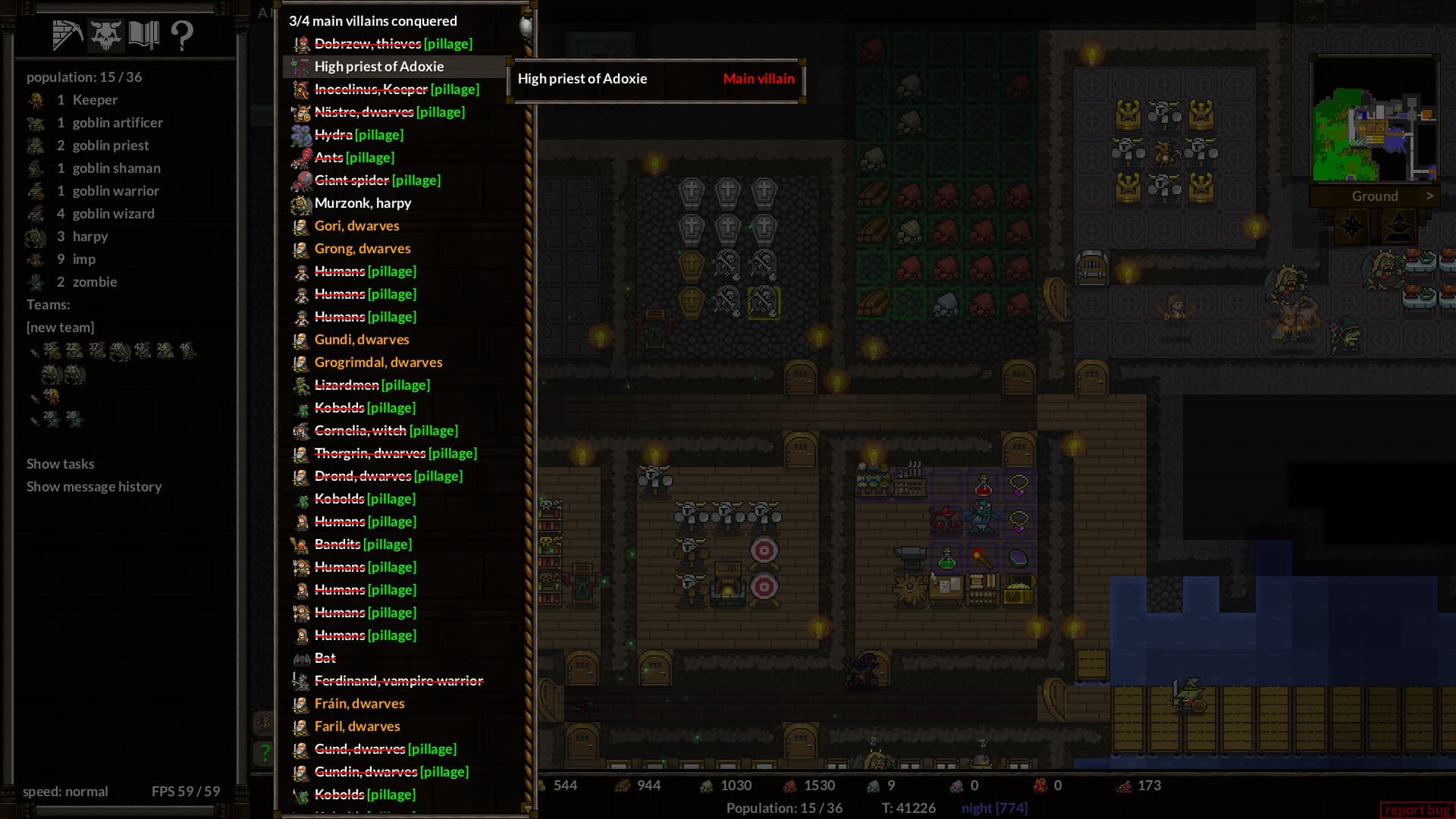
Task: Click the red ore icon in resource bar
Action: (x=789, y=786)
